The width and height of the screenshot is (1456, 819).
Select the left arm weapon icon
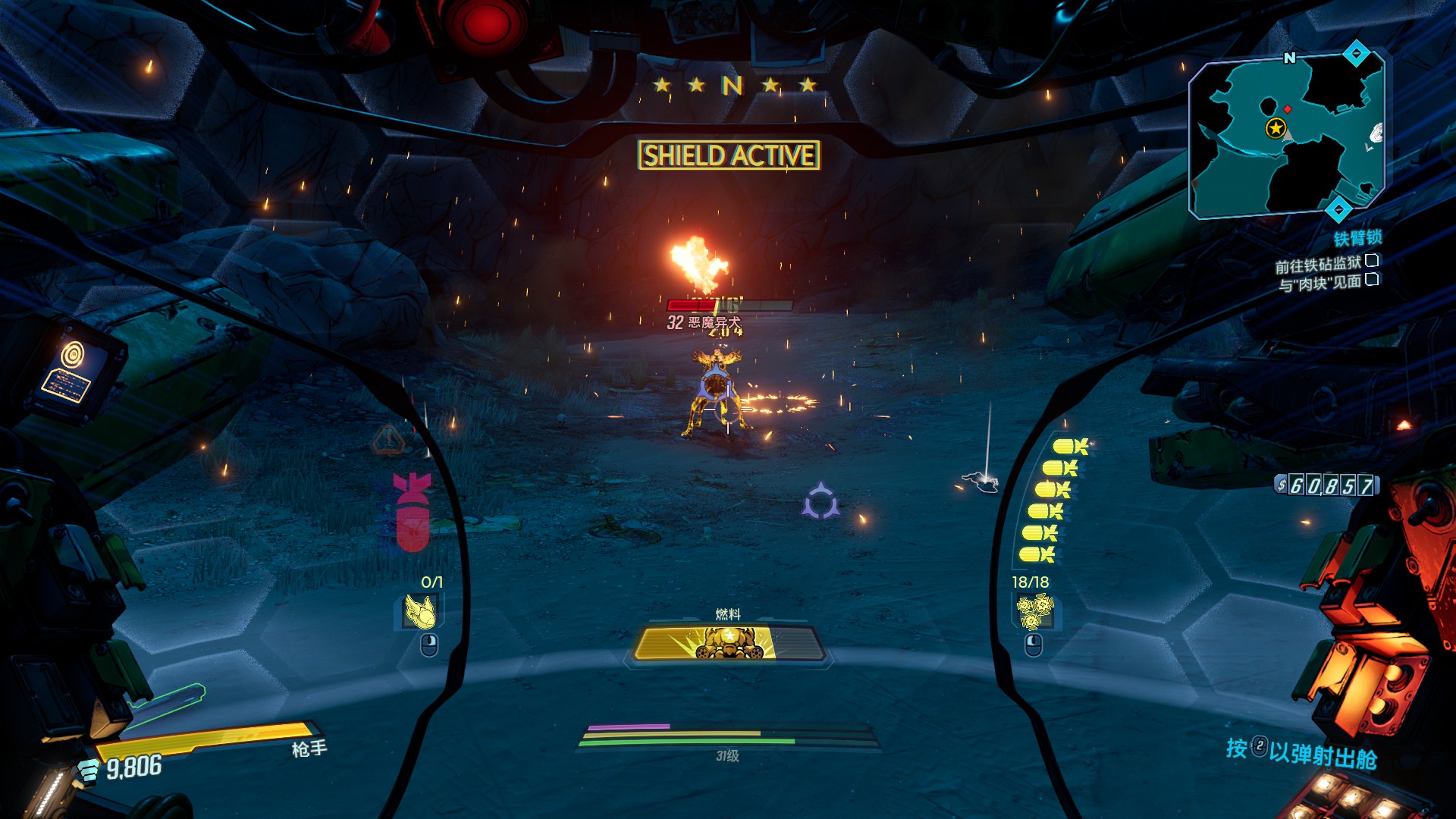419,612
